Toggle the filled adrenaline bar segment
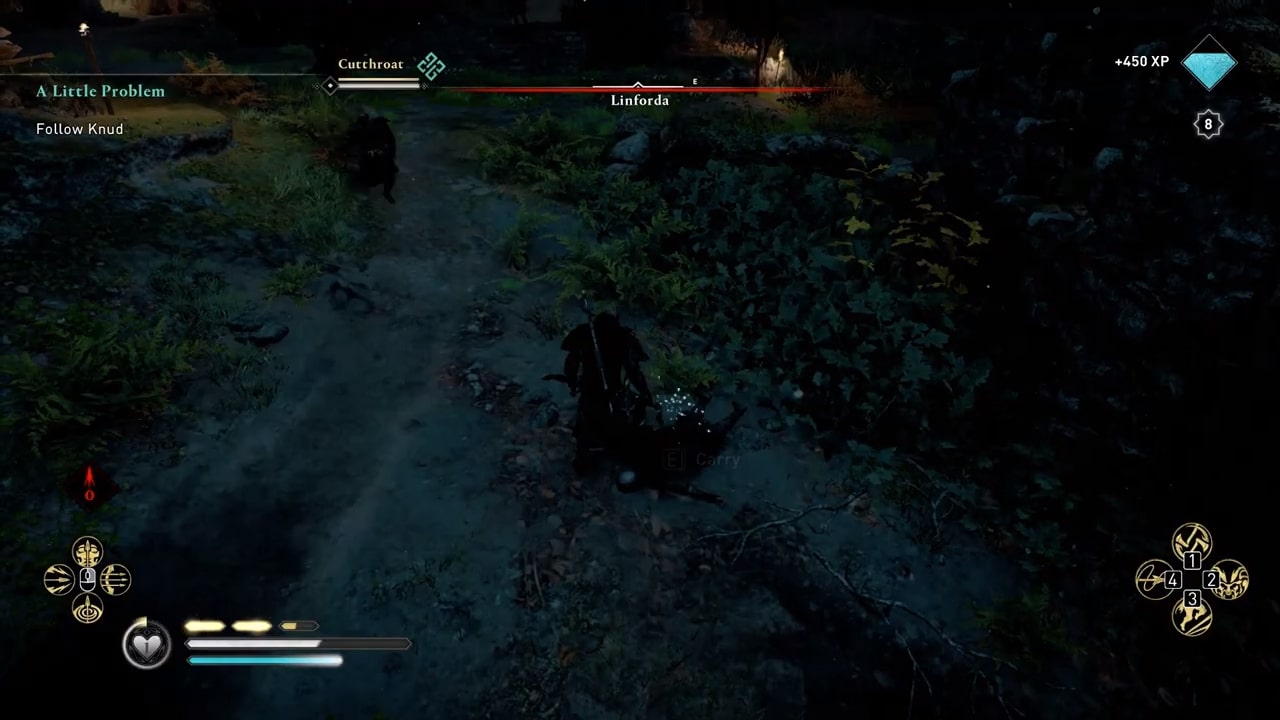 point(205,626)
